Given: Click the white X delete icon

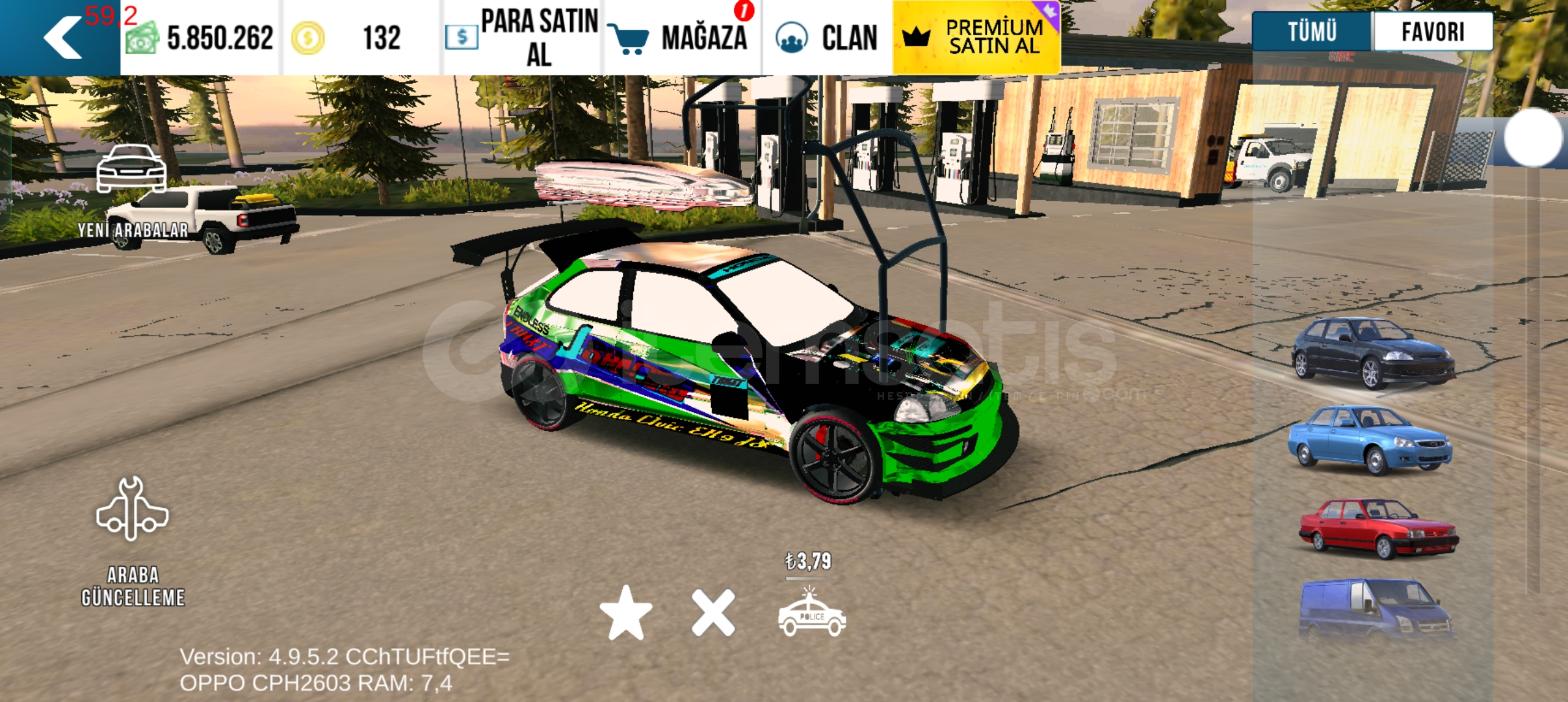Looking at the screenshot, I should pyautogui.click(x=713, y=614).
